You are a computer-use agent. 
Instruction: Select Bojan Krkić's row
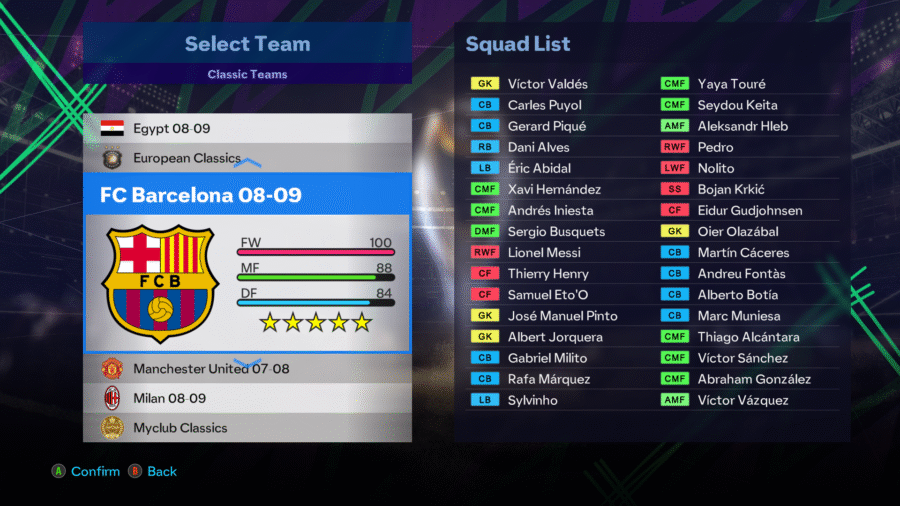pos(731,189)
